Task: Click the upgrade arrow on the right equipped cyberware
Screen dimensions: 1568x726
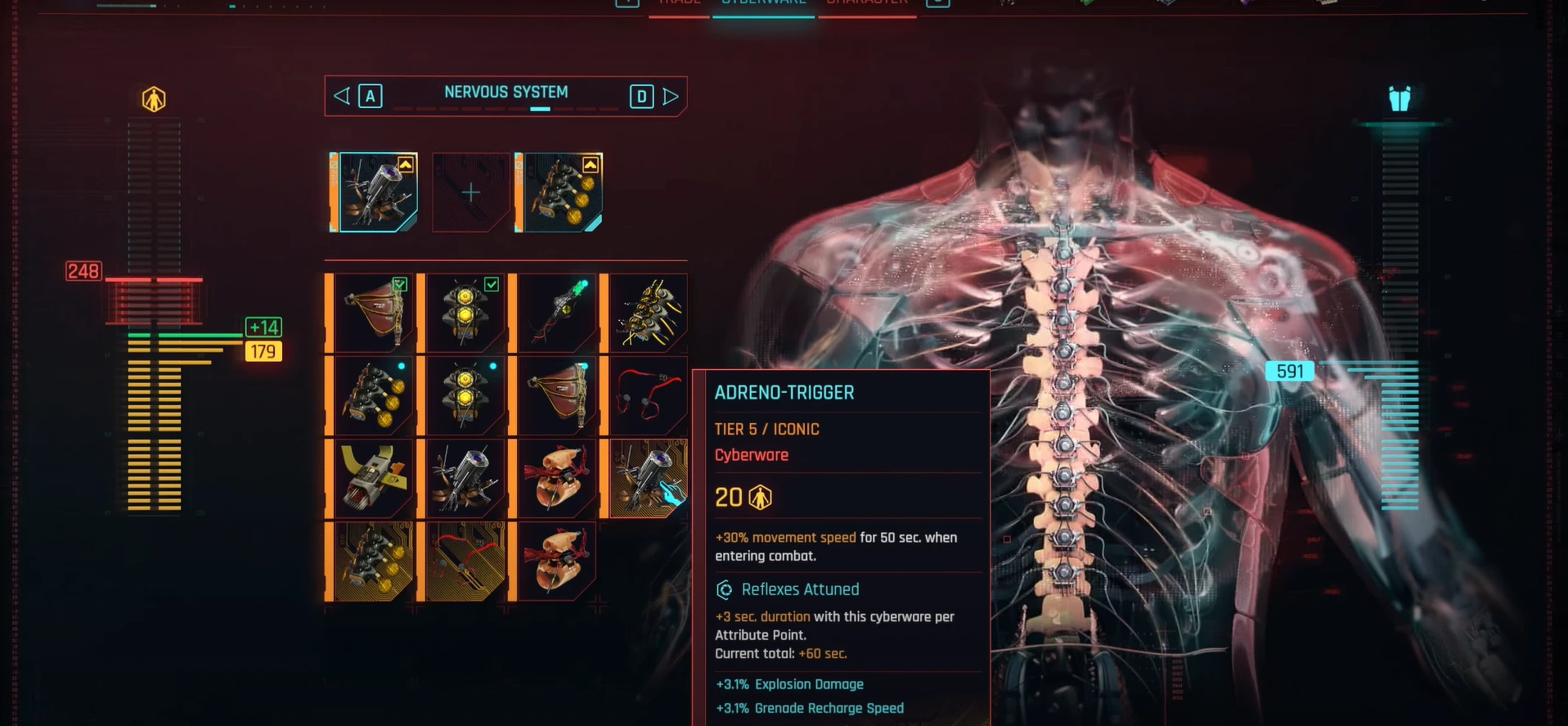Action: 591,163
